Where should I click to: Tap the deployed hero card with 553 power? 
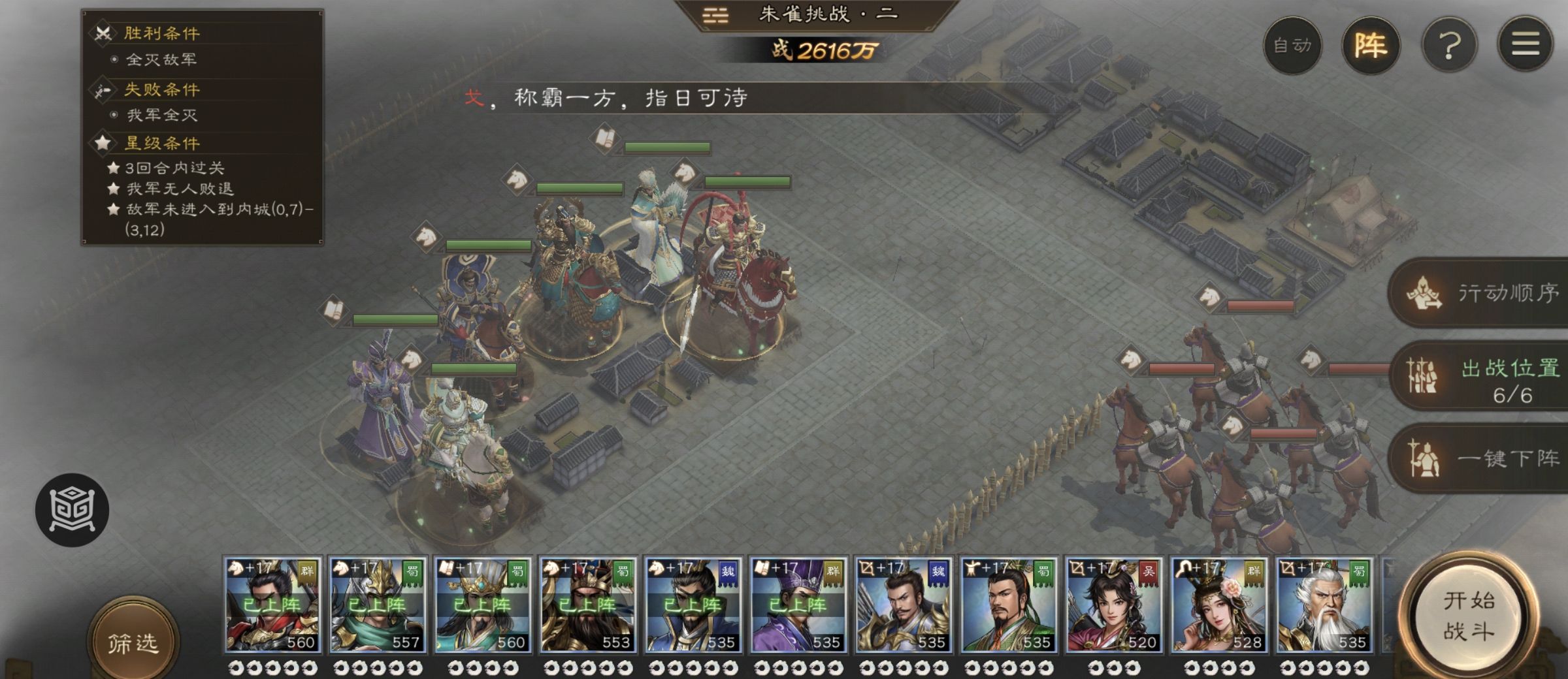click(x=588, y=605)
